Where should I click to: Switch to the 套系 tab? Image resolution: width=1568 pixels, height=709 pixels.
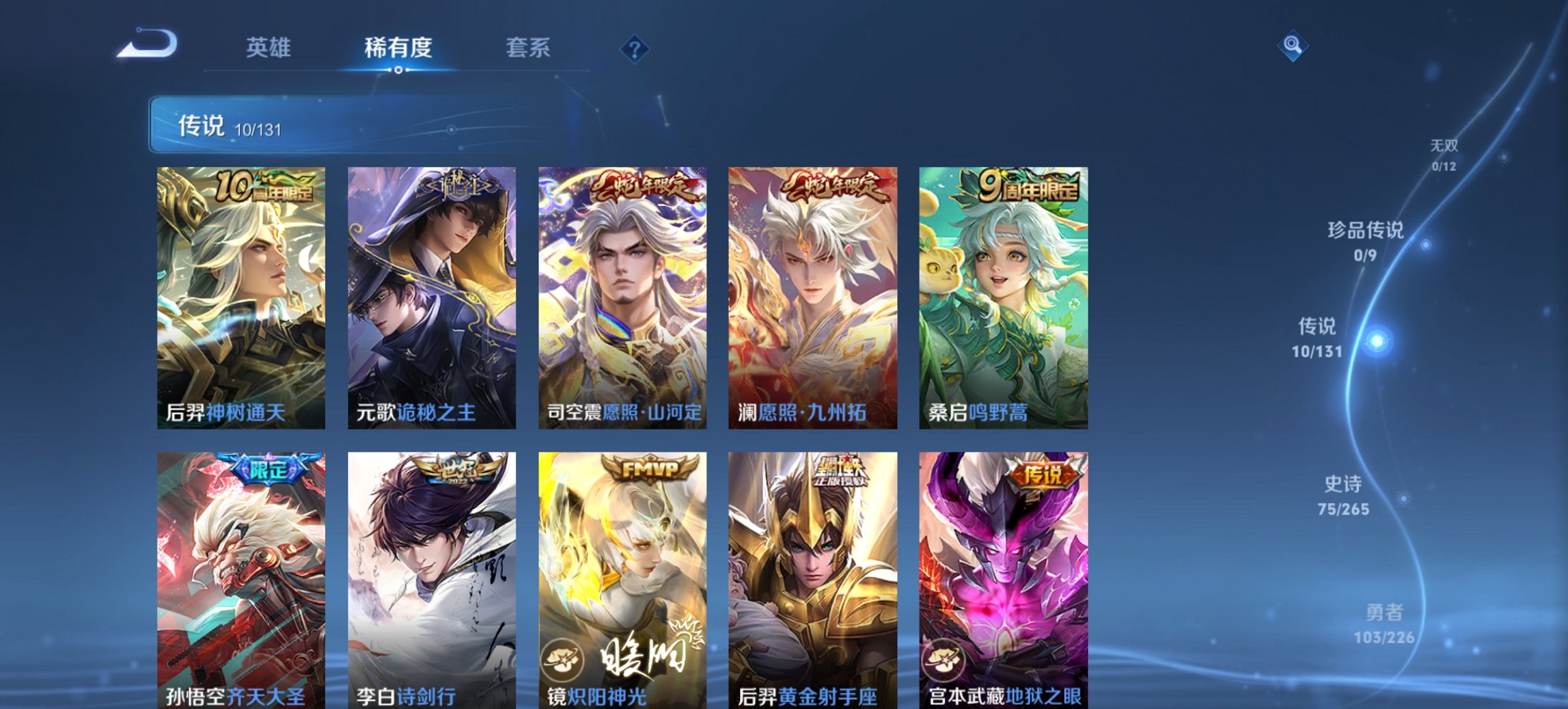pos(529,48)
